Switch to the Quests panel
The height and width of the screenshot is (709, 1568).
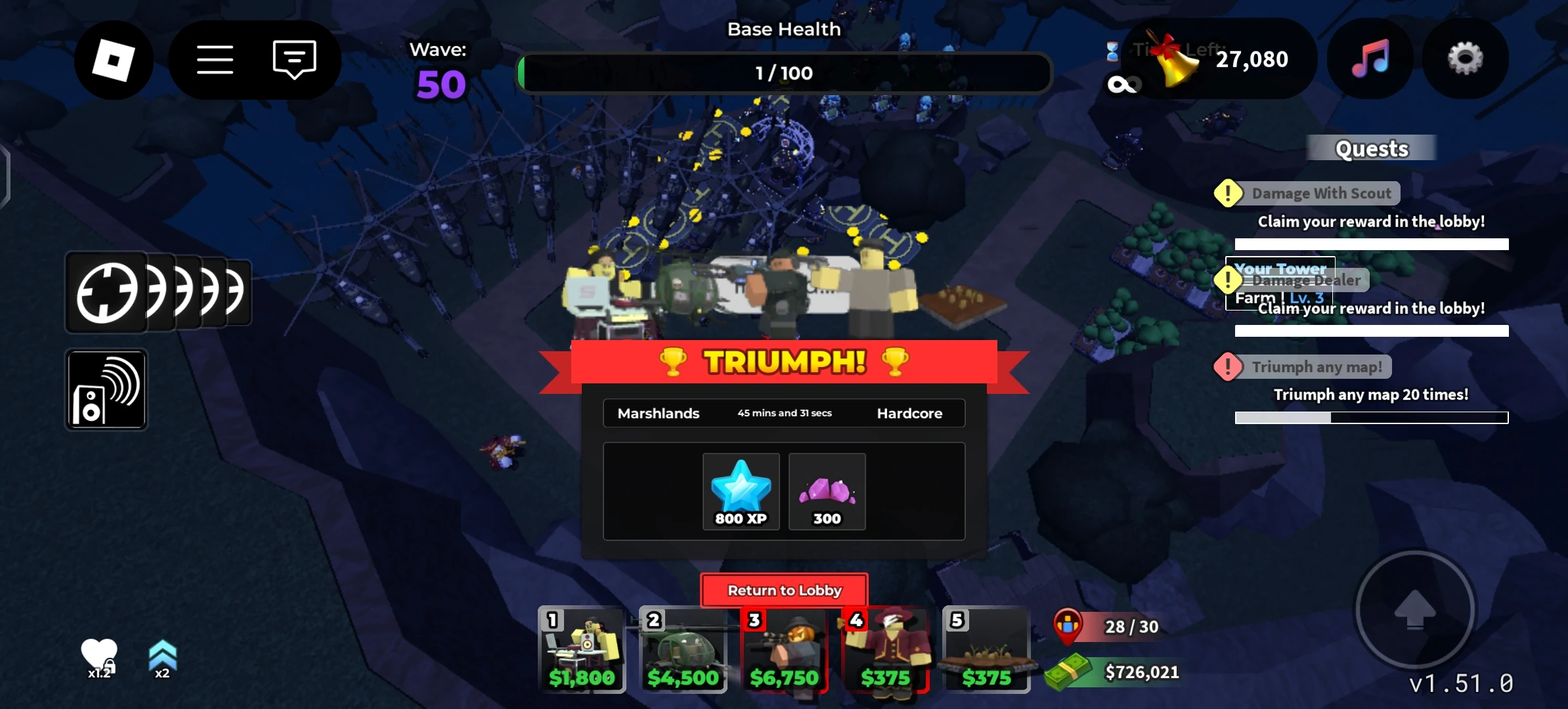pos(1372,148)
